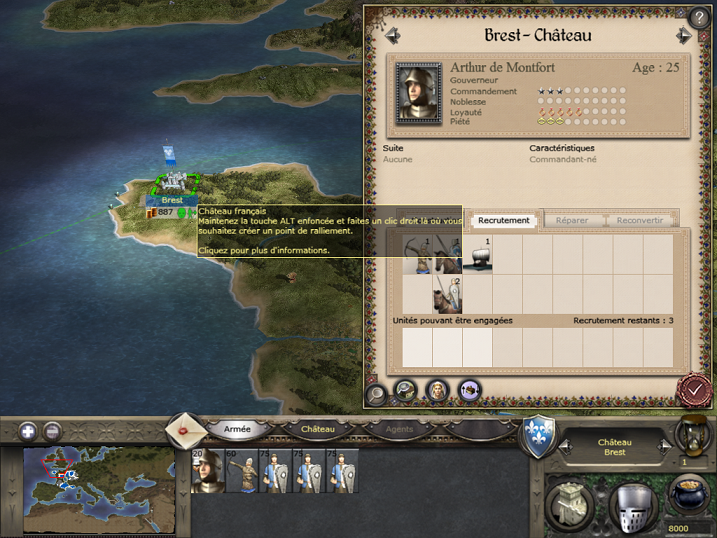The width and height of the screenshot is (717, 538).
Task: Click the plain magnifying glass button
Action: click(x=377, y=391)
